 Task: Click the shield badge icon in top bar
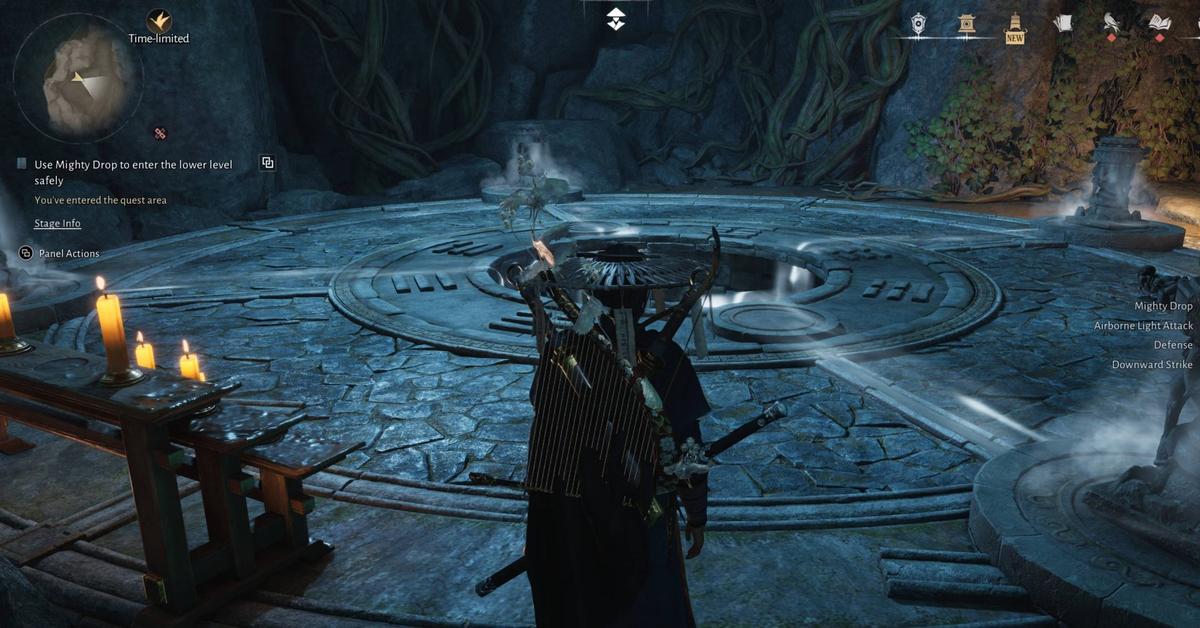(918, 24)
